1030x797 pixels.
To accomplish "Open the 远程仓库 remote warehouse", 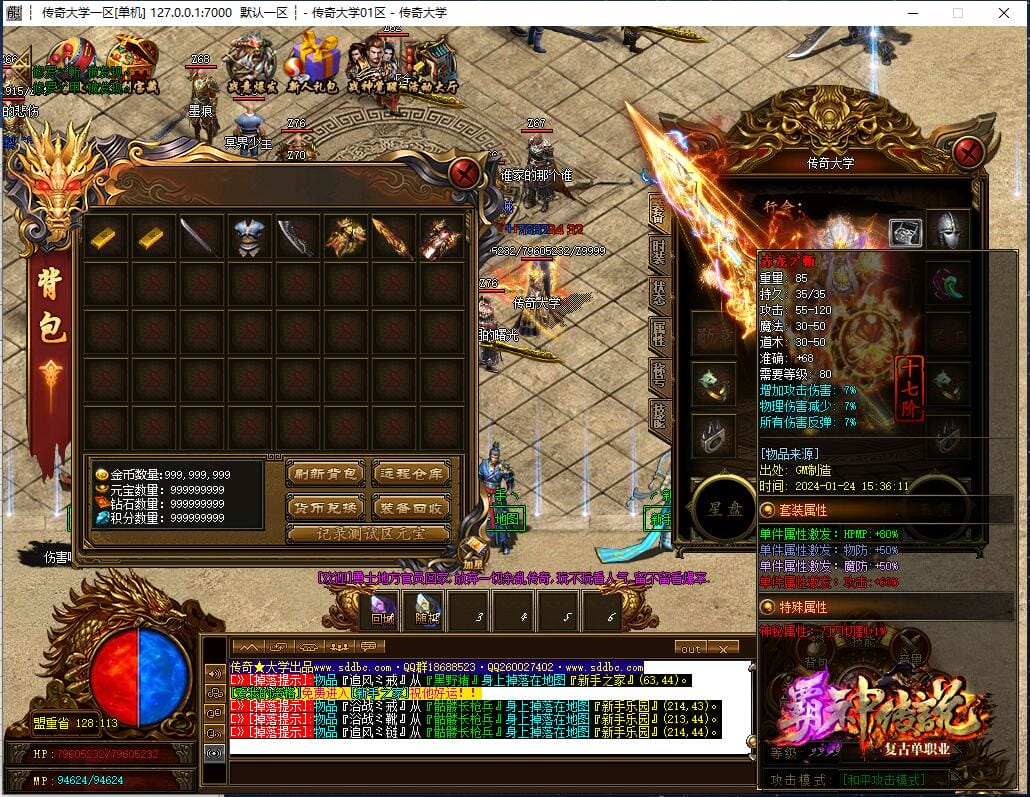I will pos(411,474).
